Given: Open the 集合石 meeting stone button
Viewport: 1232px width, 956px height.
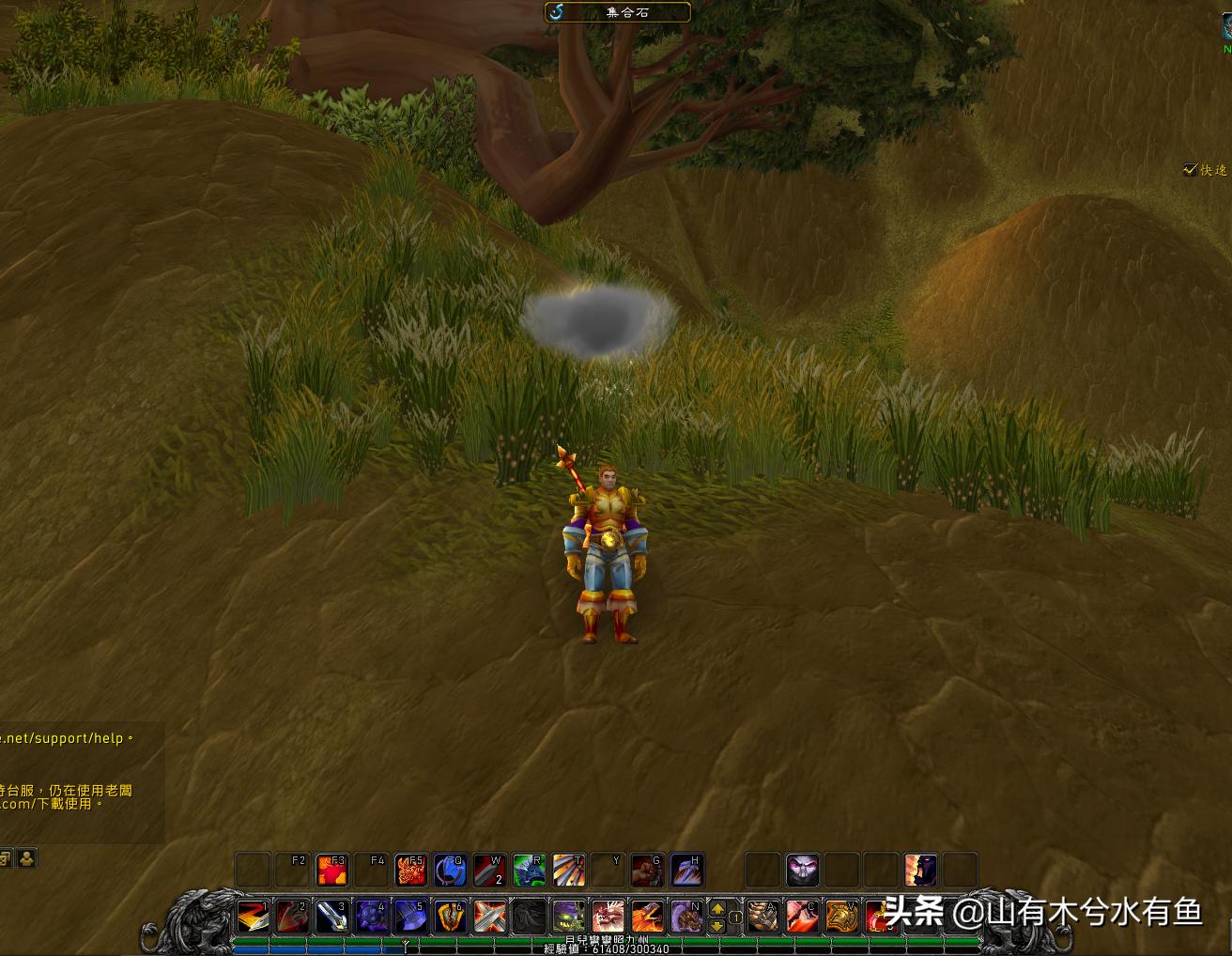Looking at the screenshot, I should 618,12.
